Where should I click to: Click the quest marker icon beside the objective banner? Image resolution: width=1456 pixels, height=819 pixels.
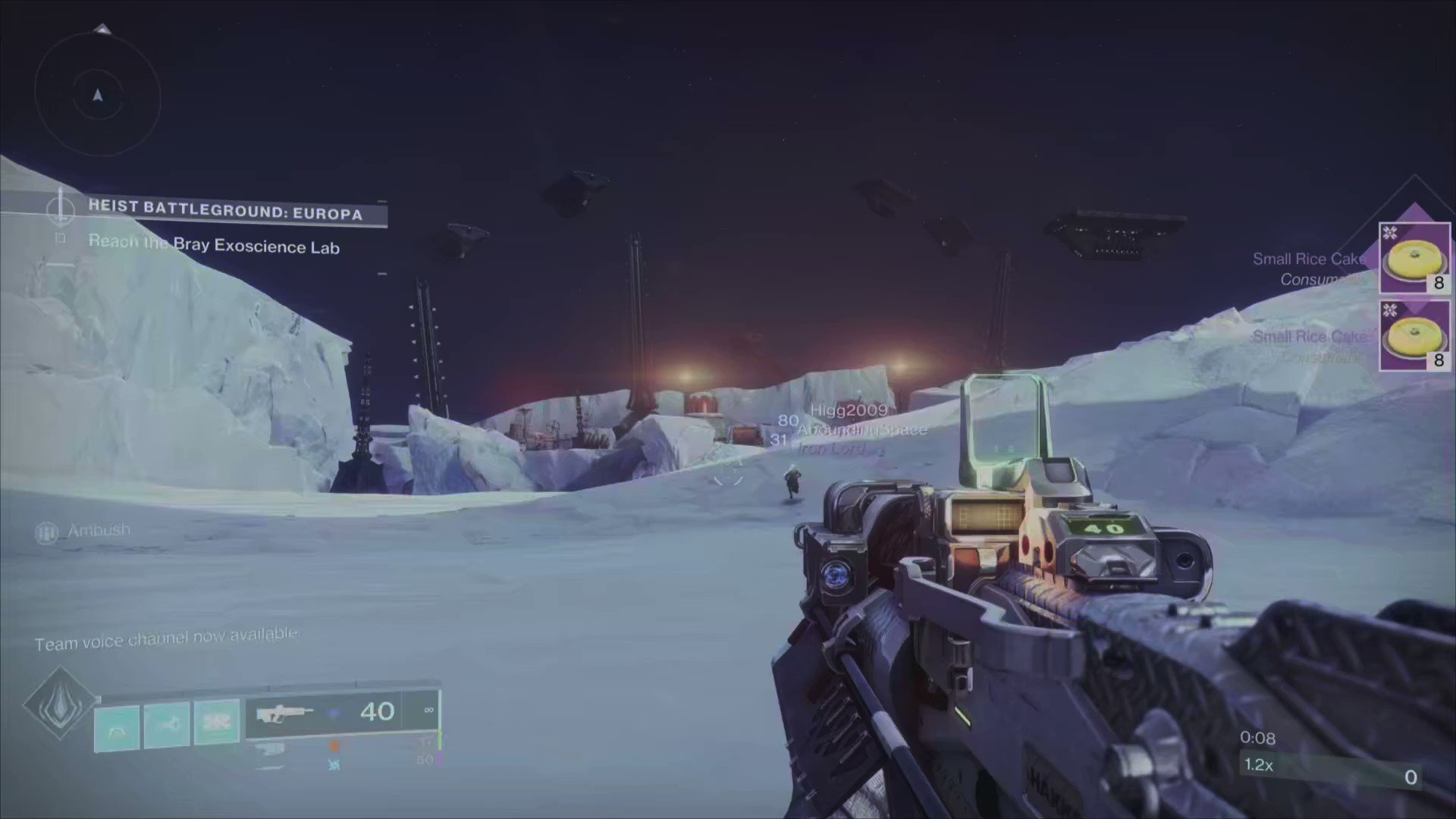coord(61,212)
